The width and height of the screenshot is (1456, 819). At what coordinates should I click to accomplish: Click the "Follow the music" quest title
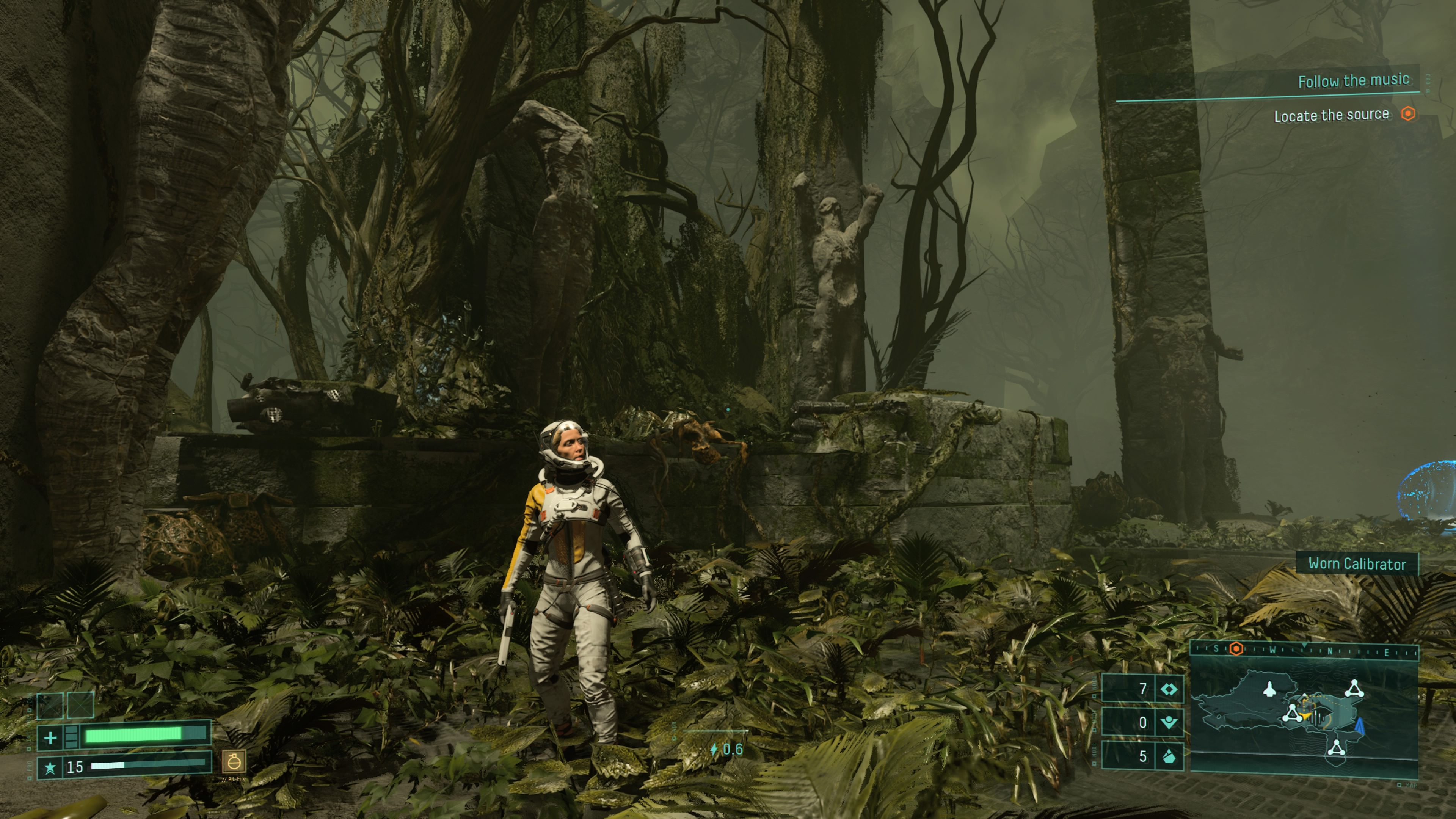tap(1353, 81)
